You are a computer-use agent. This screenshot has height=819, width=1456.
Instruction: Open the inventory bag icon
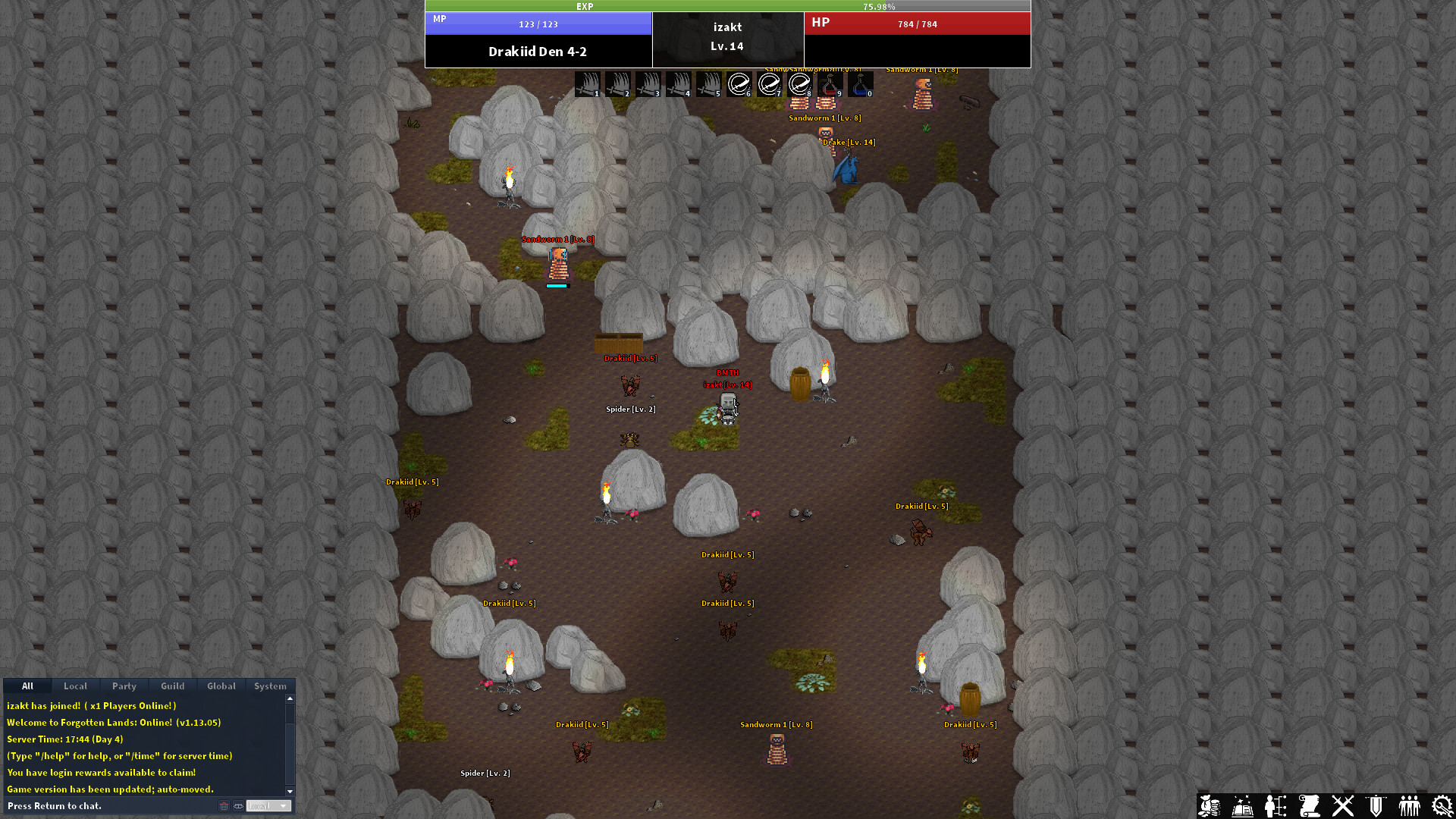pos(1211,806)
